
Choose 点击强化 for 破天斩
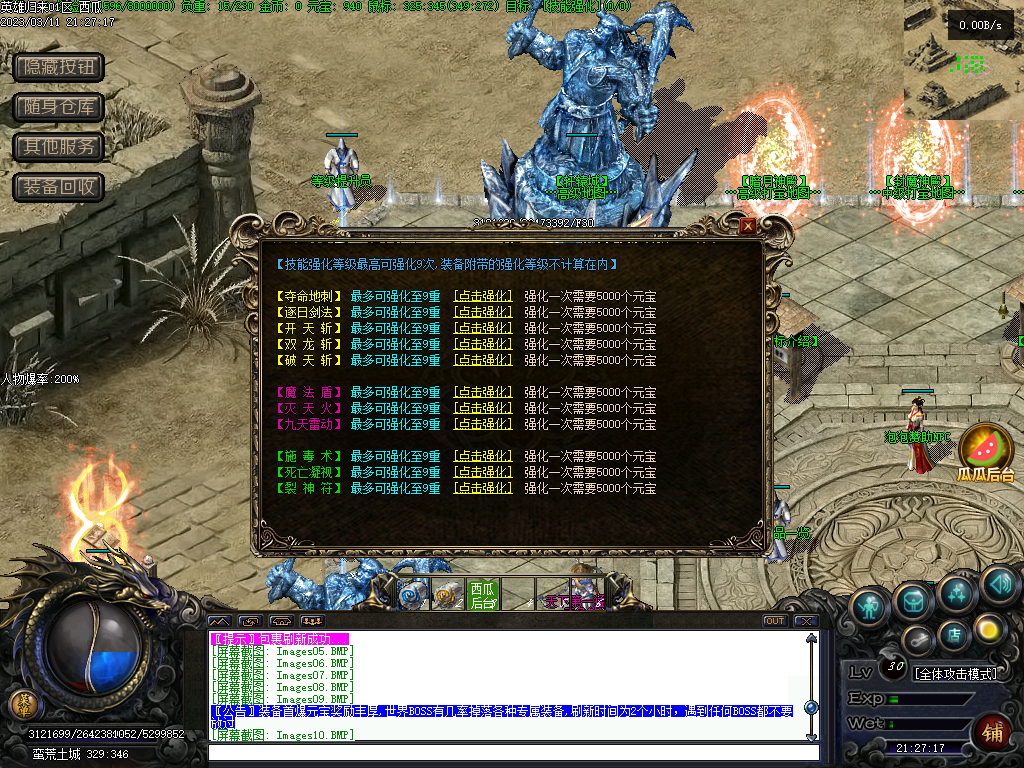[483, 360]
